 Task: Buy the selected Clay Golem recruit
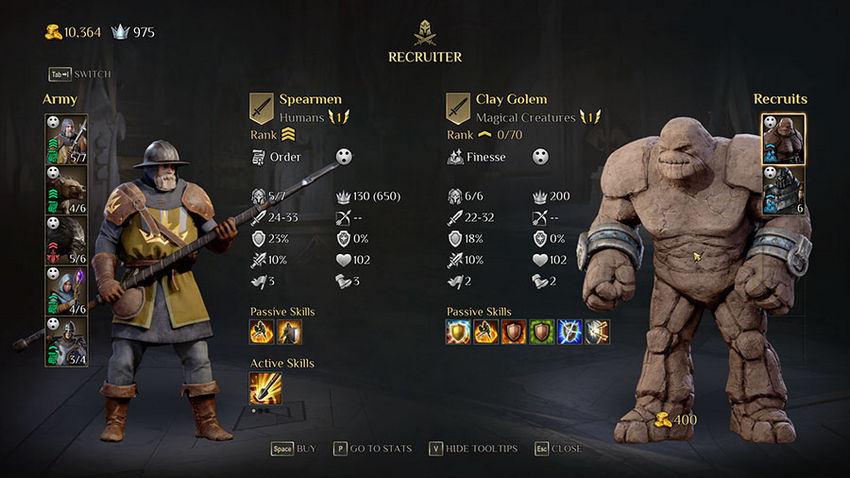(293, 449)
